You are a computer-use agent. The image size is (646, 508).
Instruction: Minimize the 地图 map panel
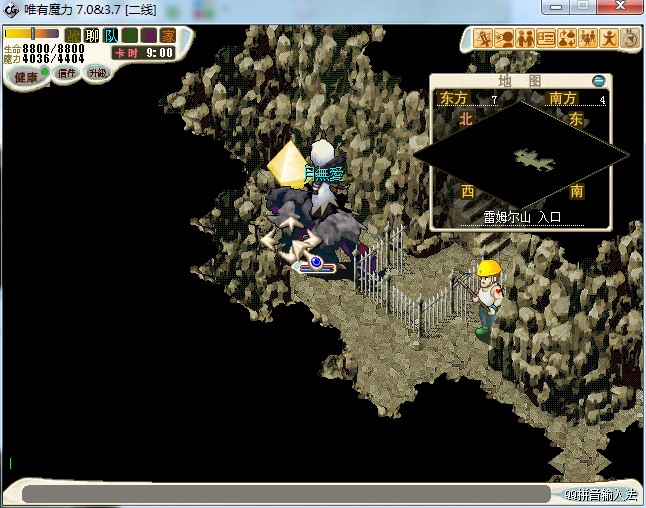pos(598,81)
